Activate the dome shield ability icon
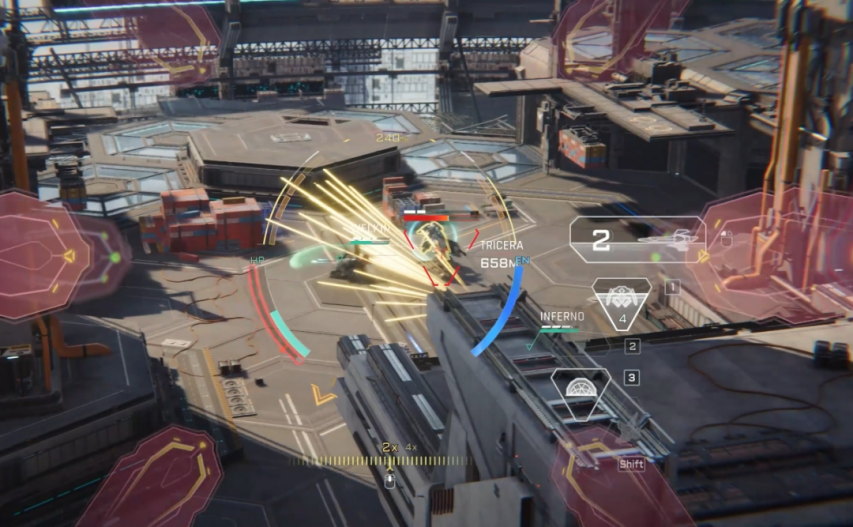853x527 pixels. click(581, 389)
